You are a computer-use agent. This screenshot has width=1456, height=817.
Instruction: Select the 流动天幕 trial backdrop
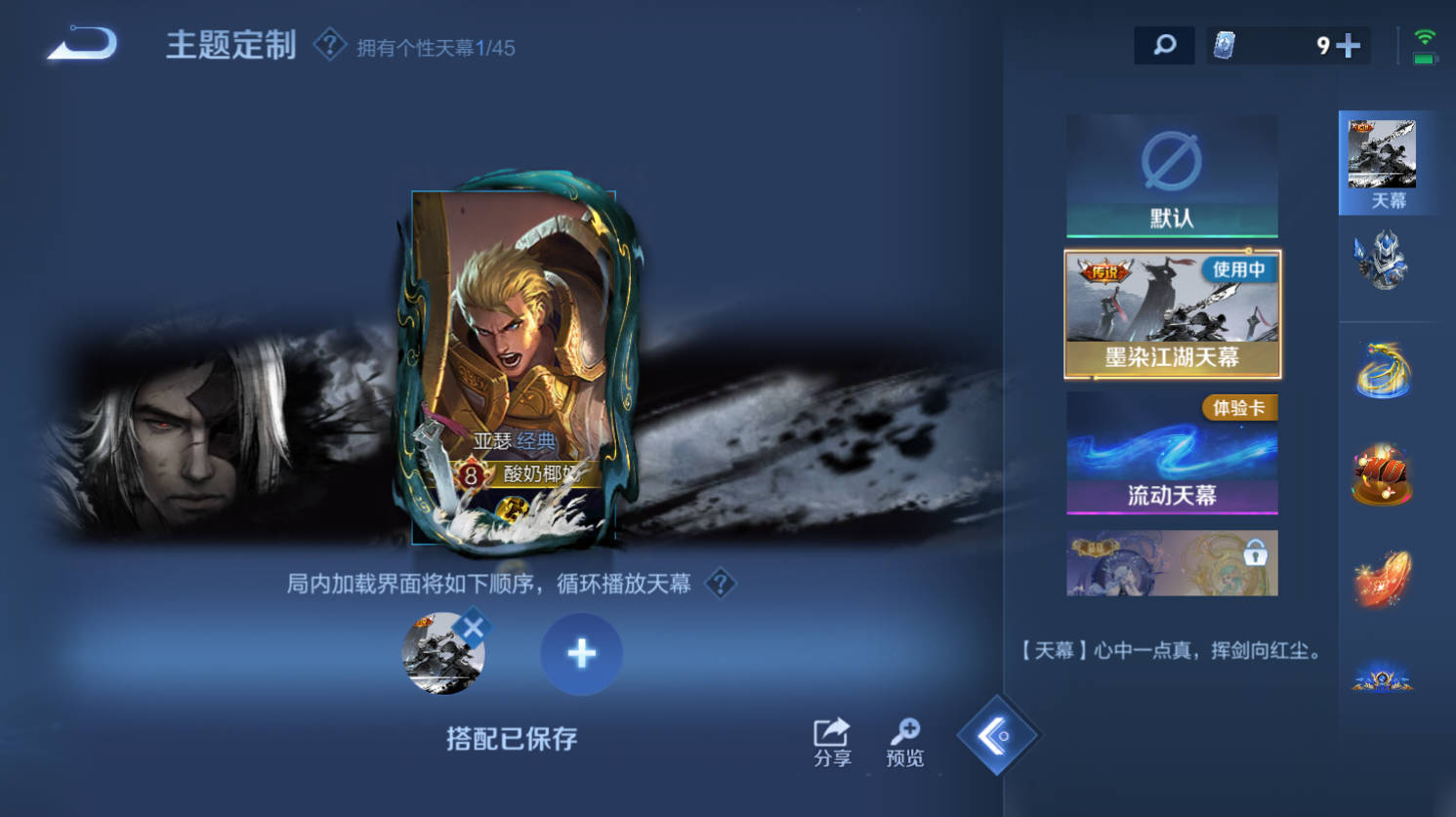tap(1172, 453)
